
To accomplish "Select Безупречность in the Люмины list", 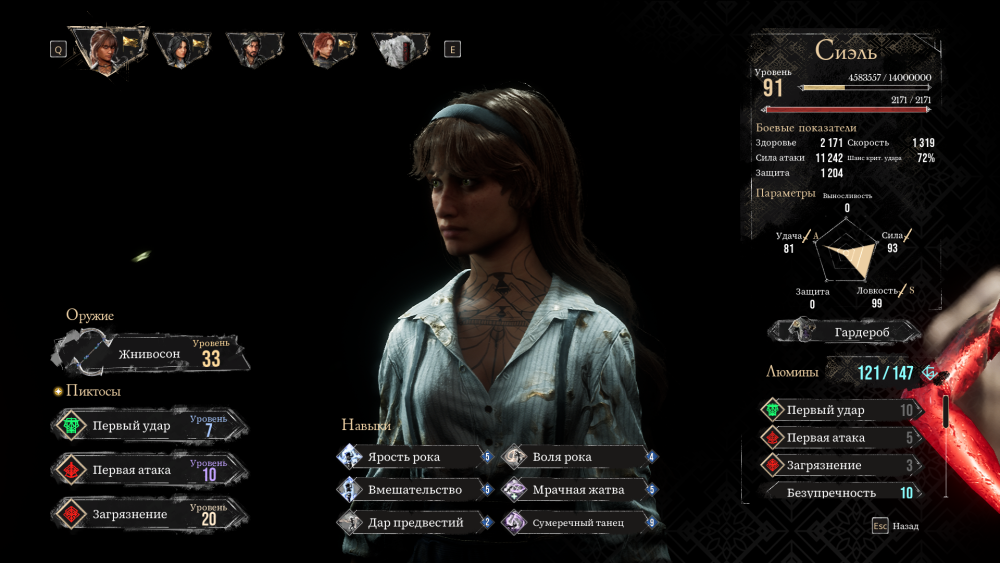I will pos(840,492).
